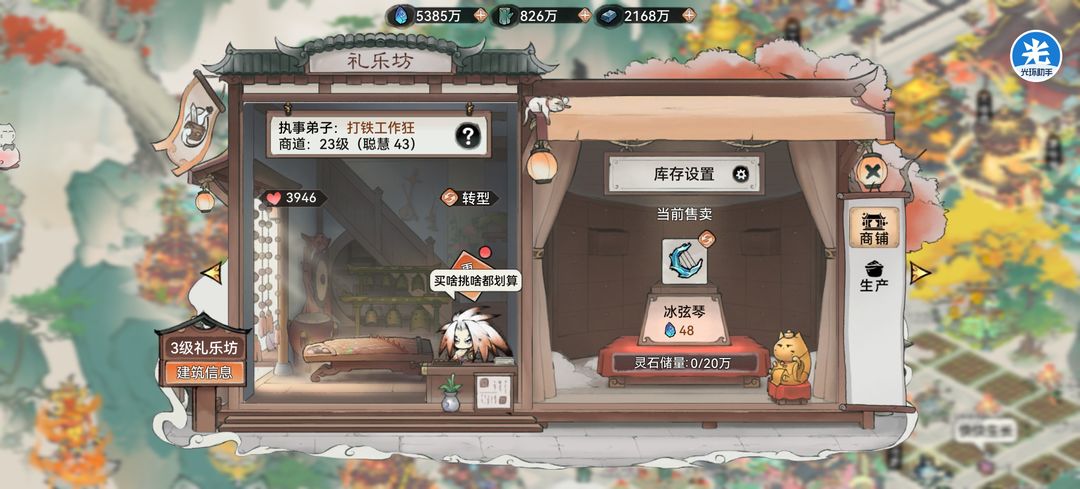The width and height of the screenshot is (1080, 489).
Task: Add more jade wood resource with plus button
Action: (581, 15)
